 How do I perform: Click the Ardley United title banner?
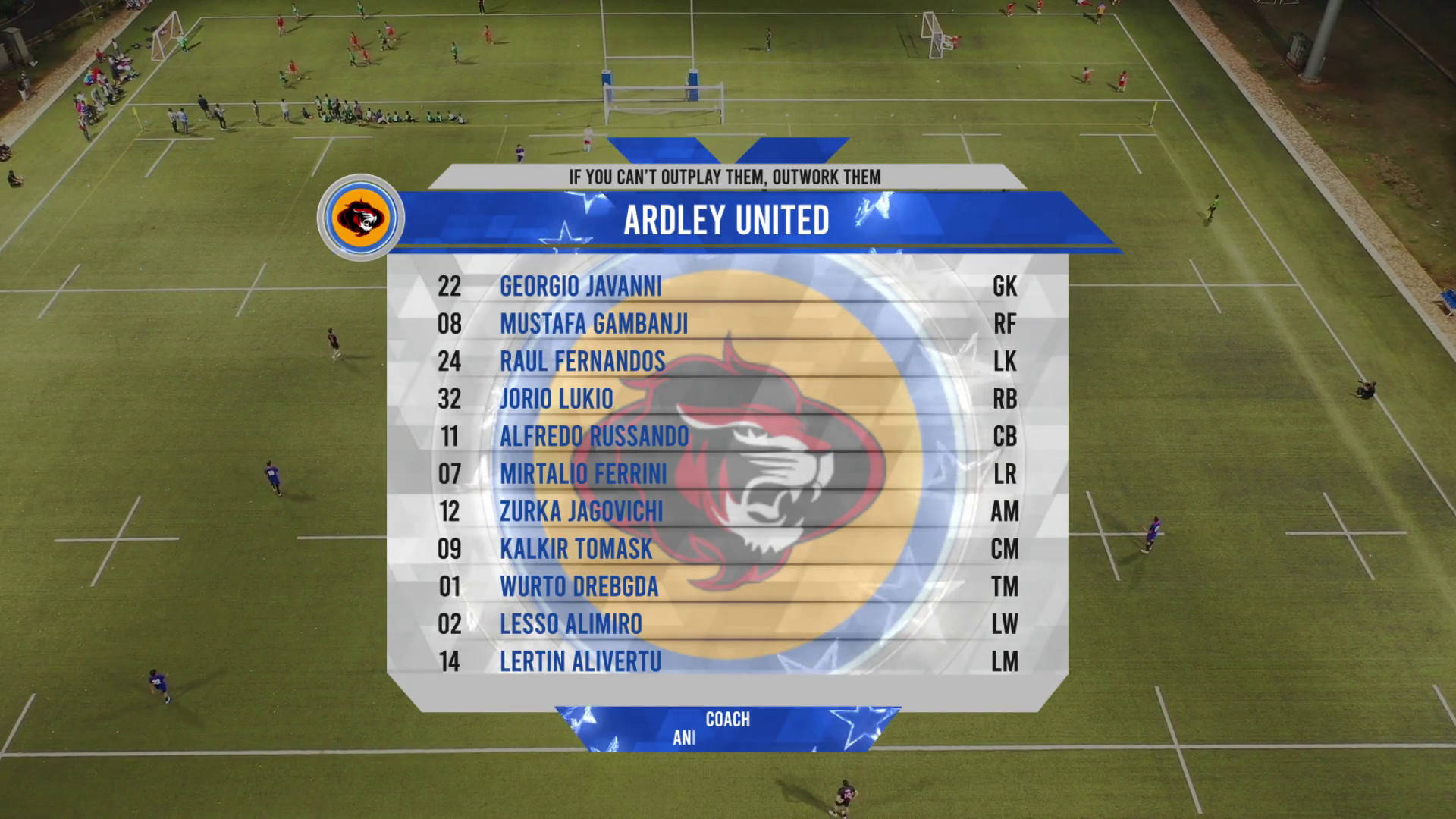pyautogui.click(x=726, y=220)
